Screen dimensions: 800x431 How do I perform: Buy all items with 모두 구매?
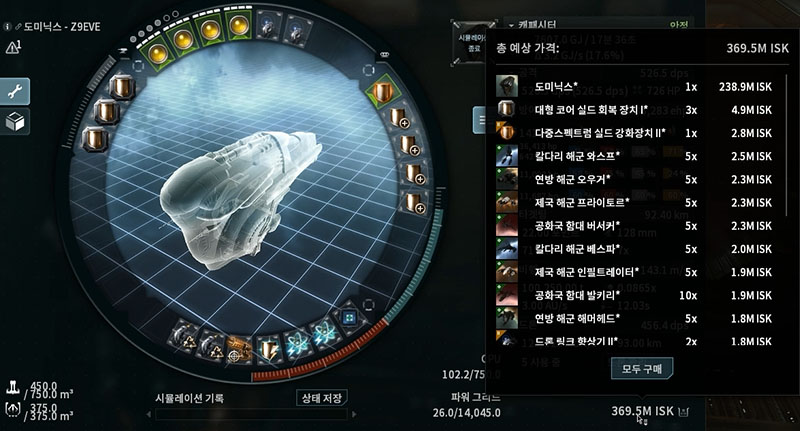pos(643,368)
